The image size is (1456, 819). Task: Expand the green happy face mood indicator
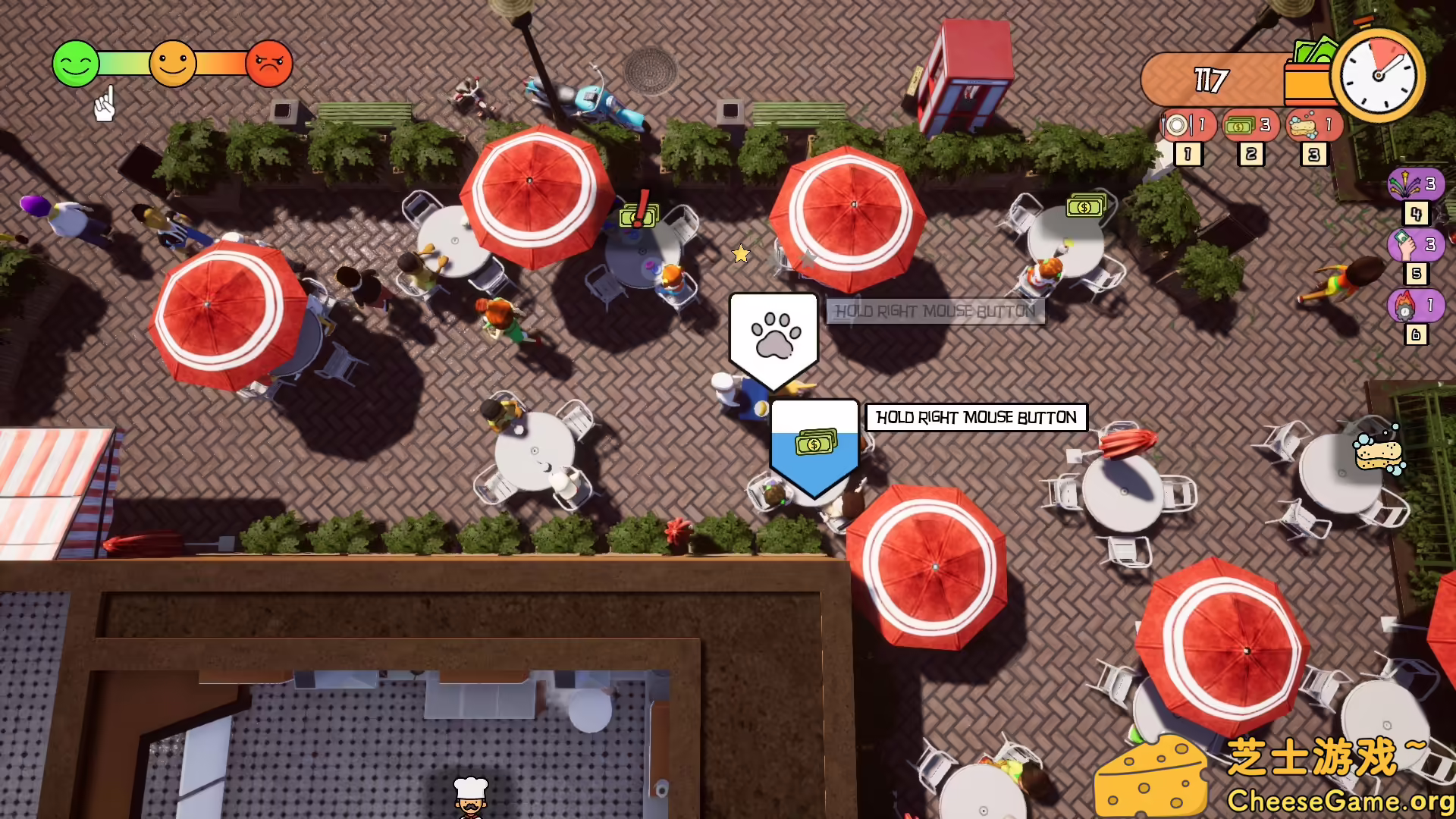(75, 64)
